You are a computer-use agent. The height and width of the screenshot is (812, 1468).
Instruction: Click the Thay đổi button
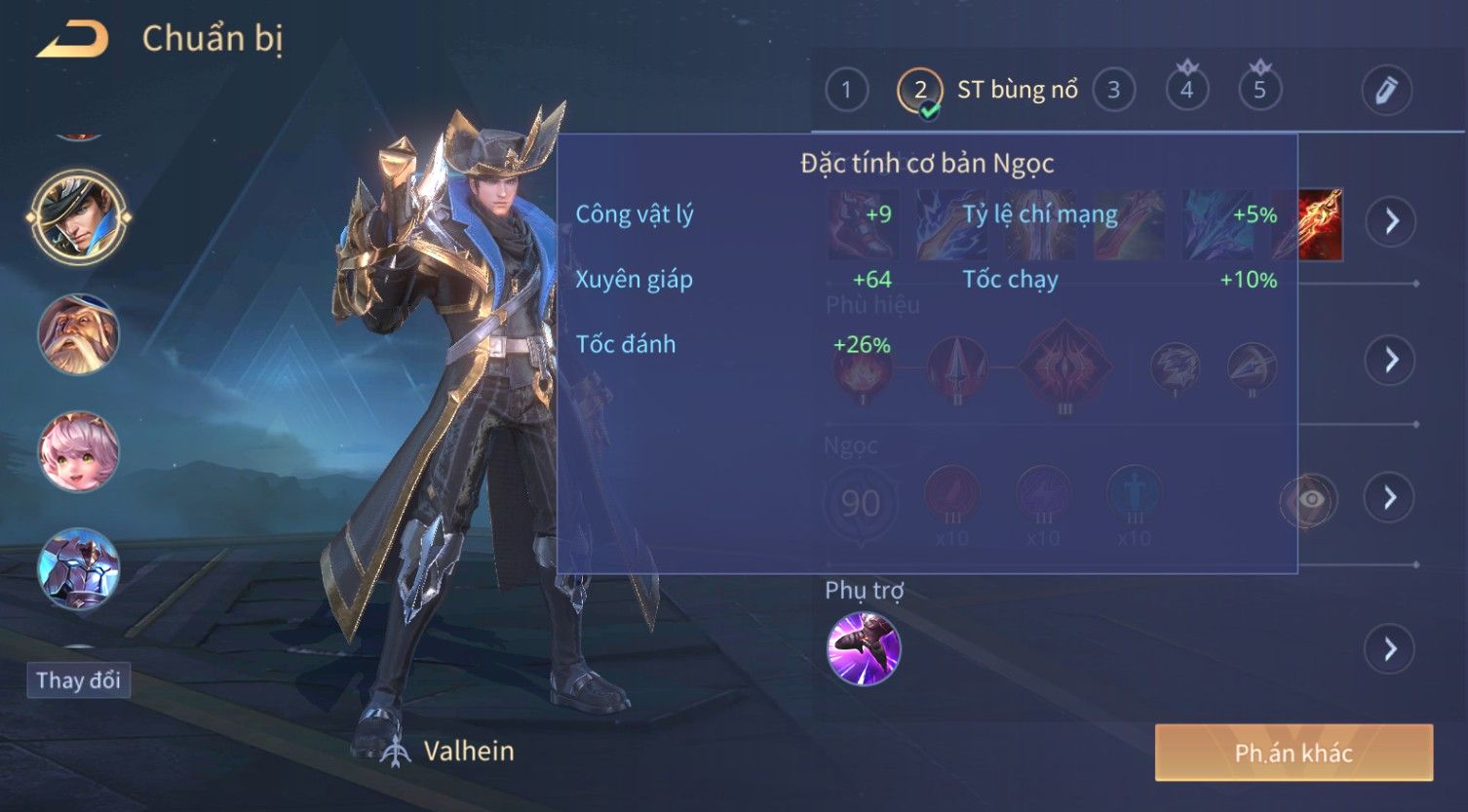pyautogui.click(x=78, y=679)
